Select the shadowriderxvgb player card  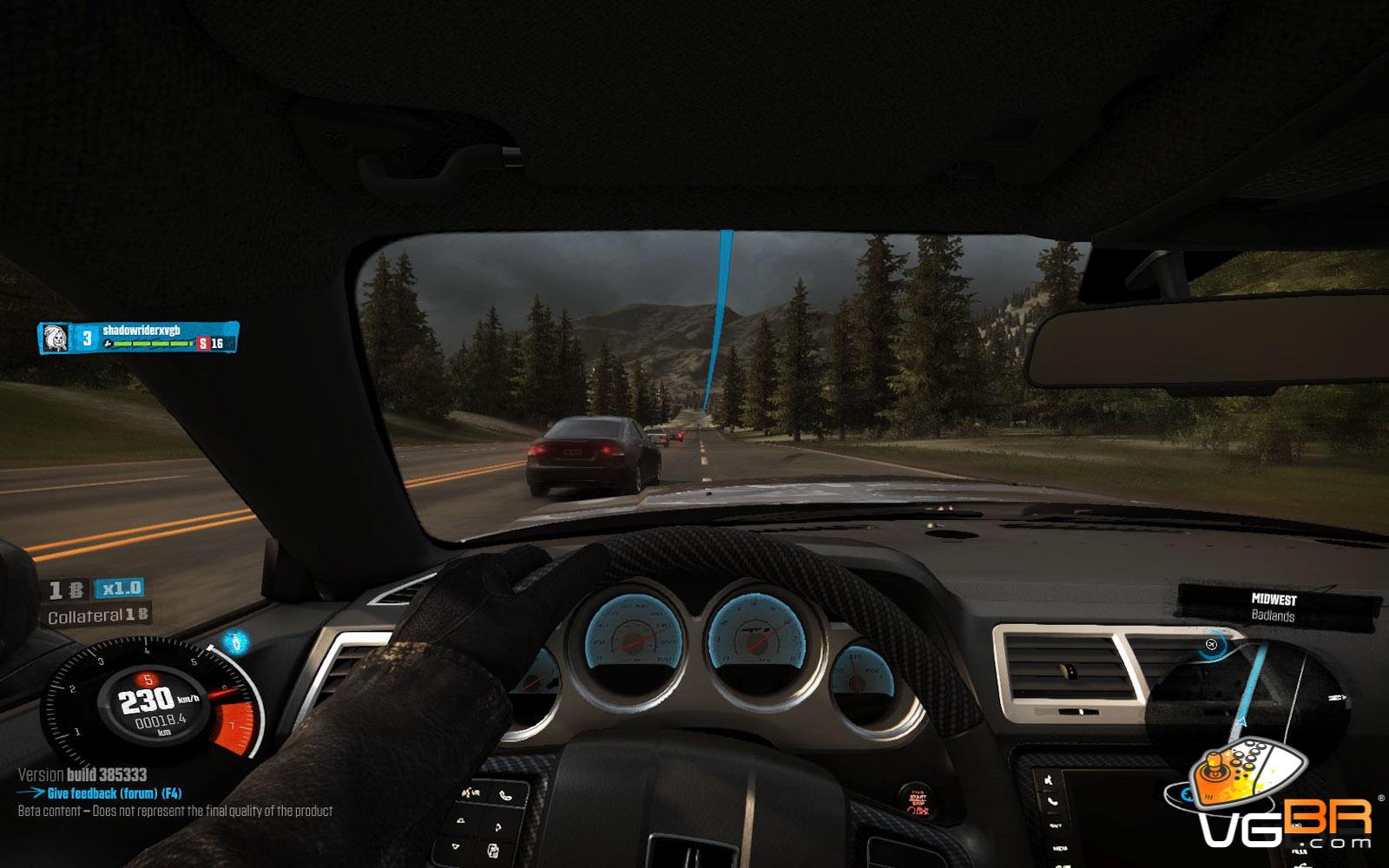(138, 338)
